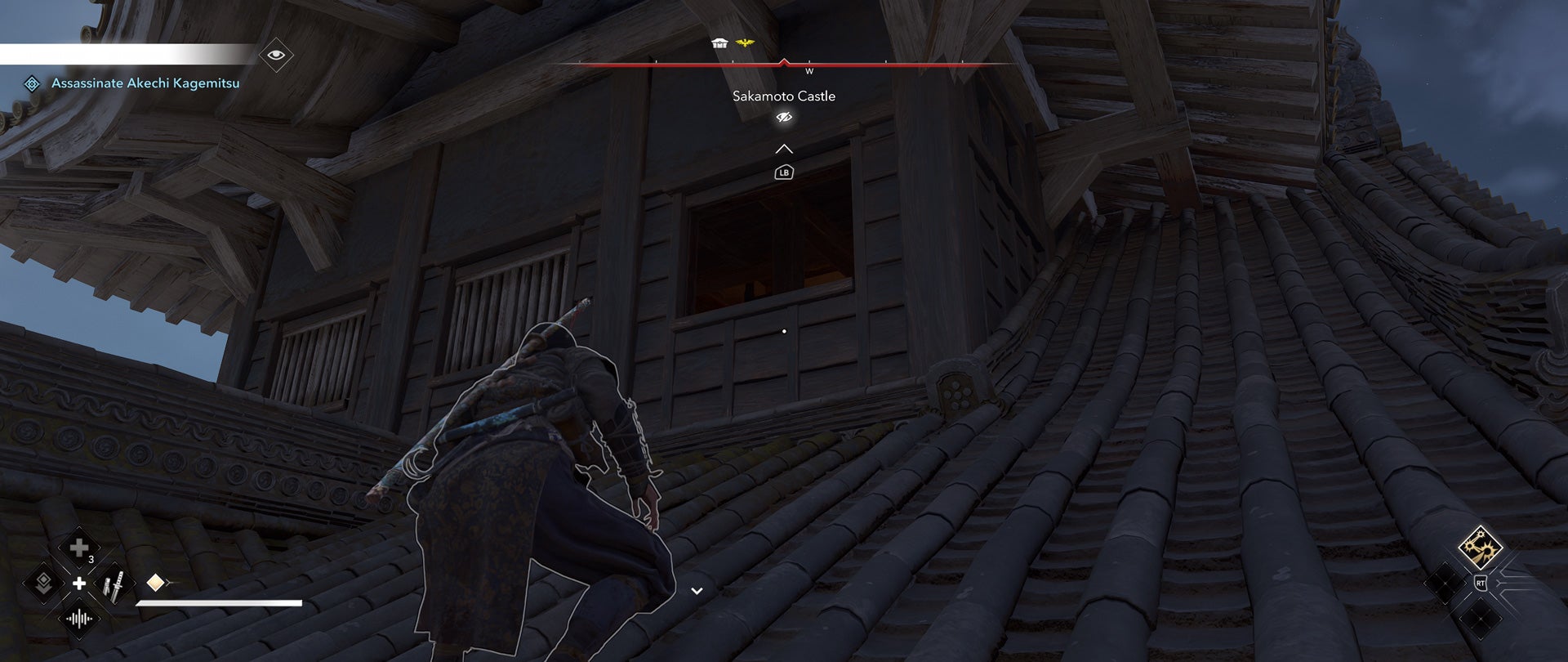Toggle the detection eye icon at top-left
The width and height of the screenshot is (1568, 662).
(x=278, y=55)
